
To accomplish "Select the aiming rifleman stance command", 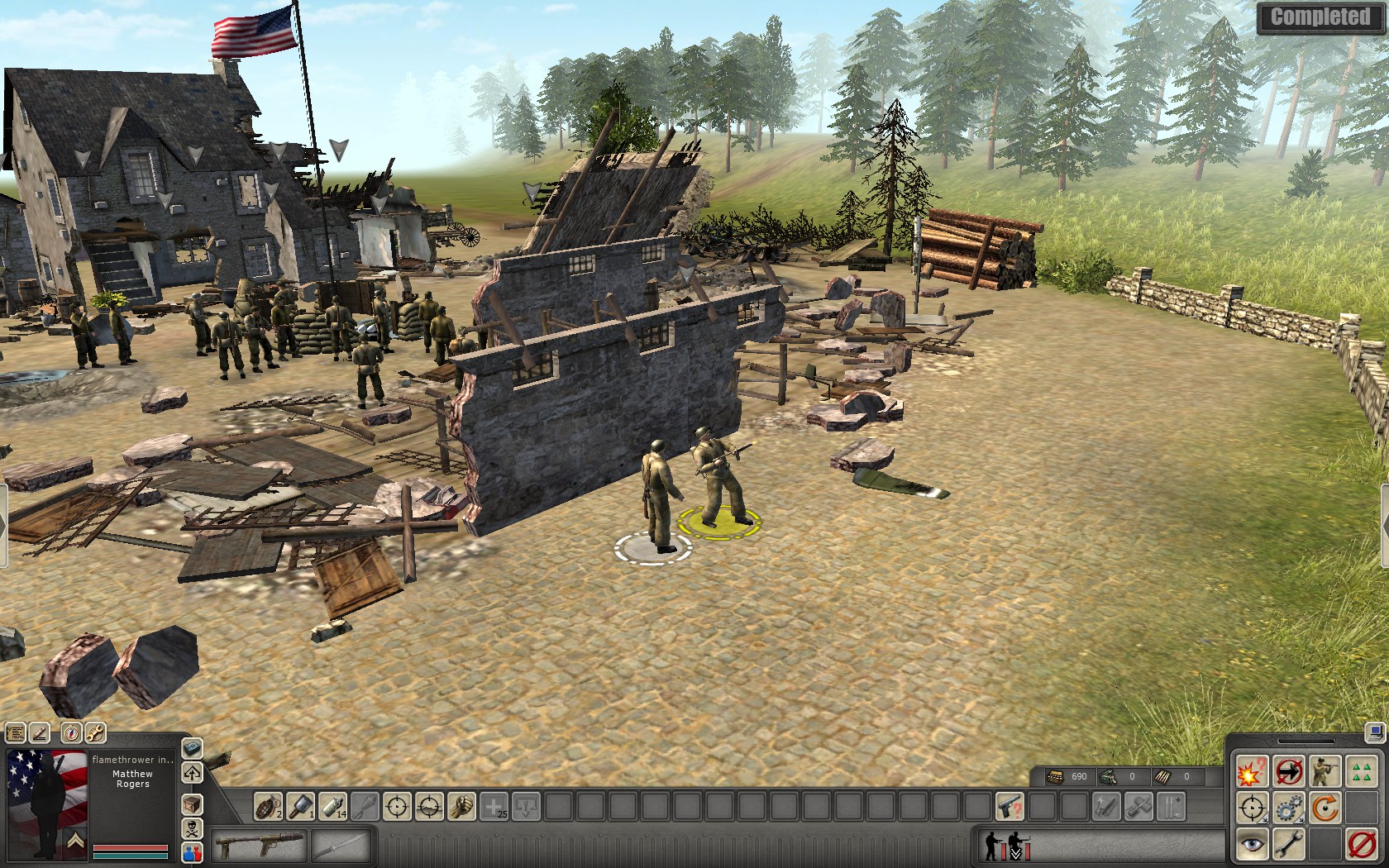I will click(1325, 772).
